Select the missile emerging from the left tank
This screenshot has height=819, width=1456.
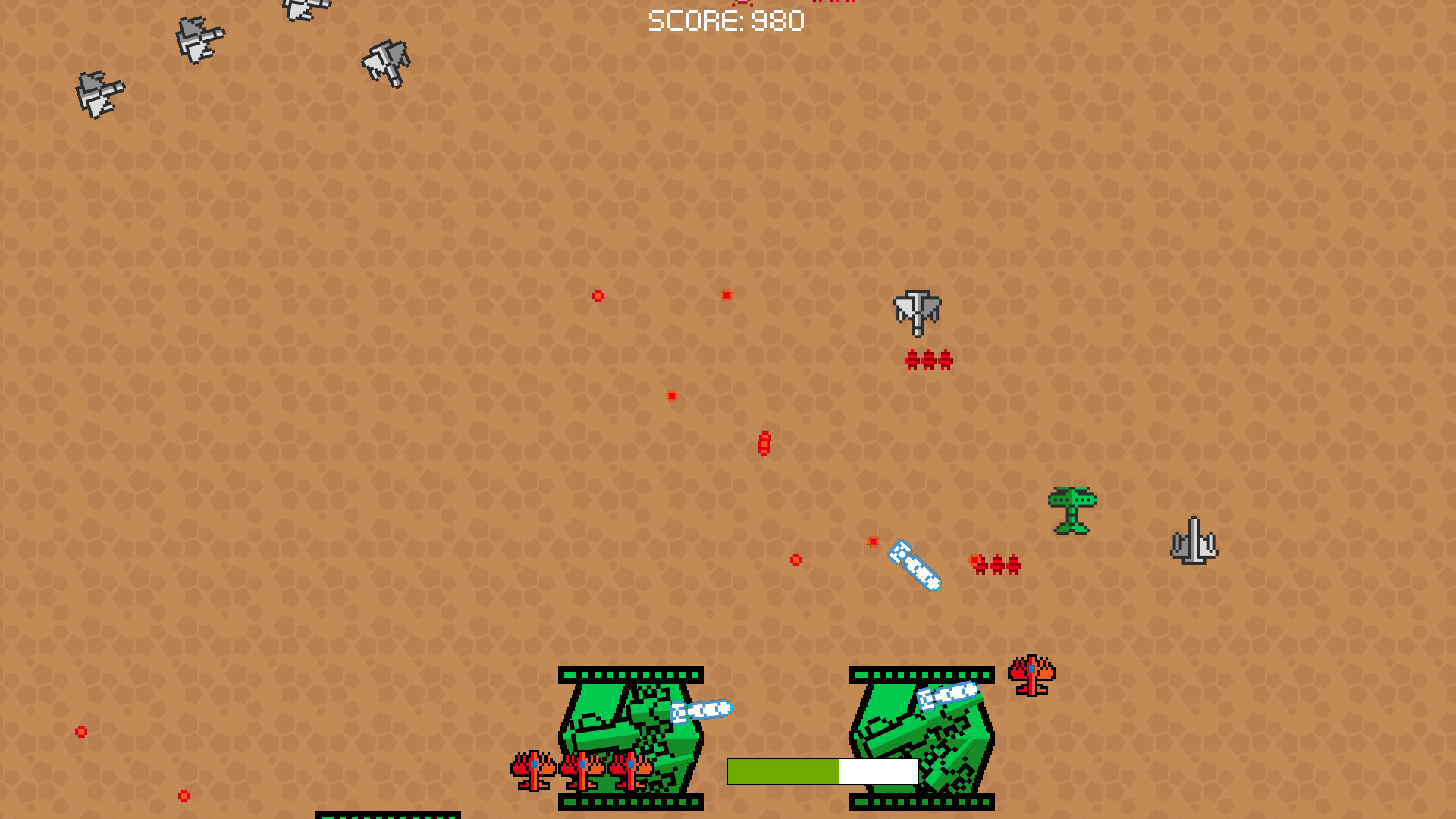click(x=701, y=709)
